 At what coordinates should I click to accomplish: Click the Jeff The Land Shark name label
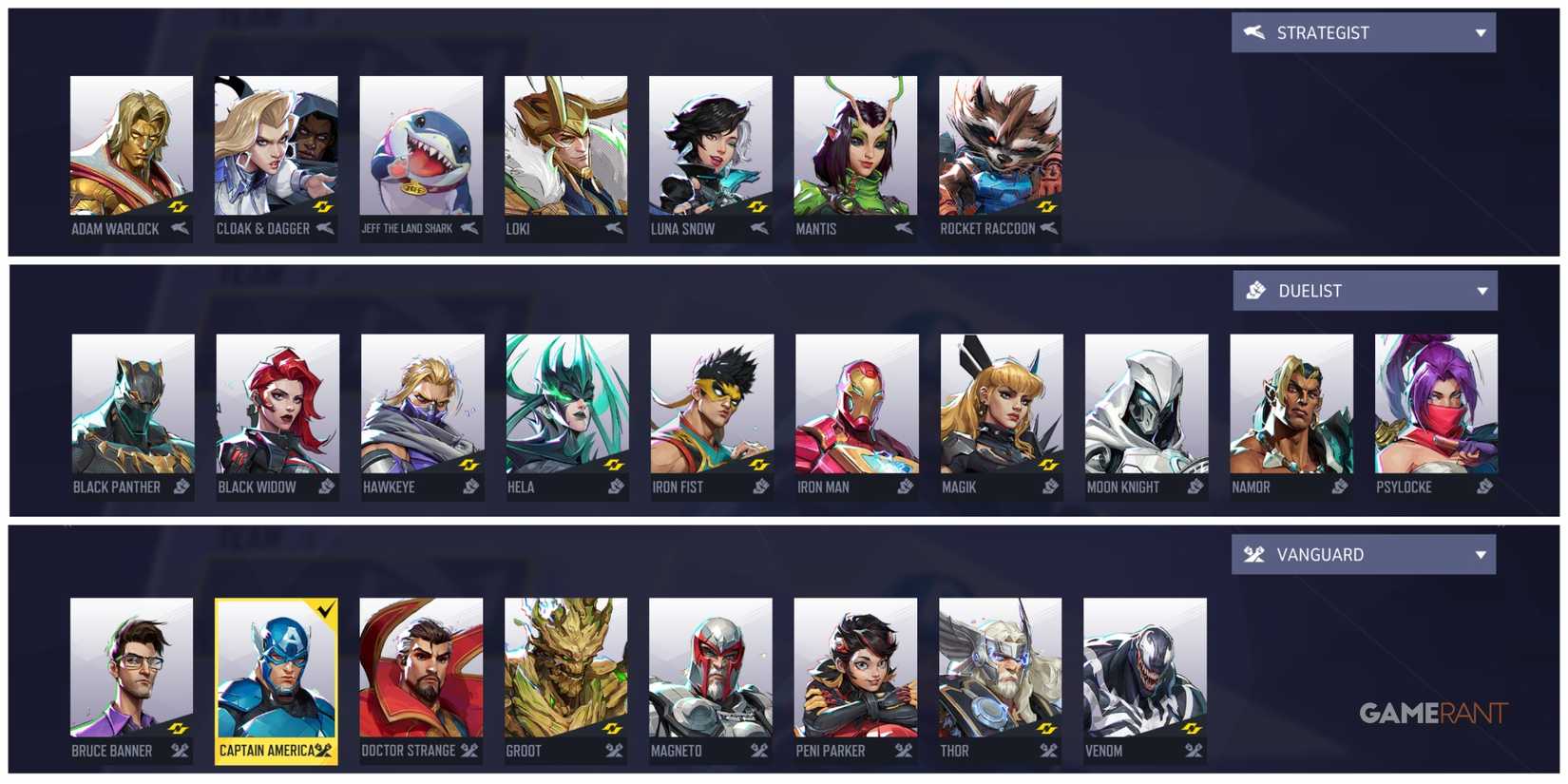coord(409,228)
